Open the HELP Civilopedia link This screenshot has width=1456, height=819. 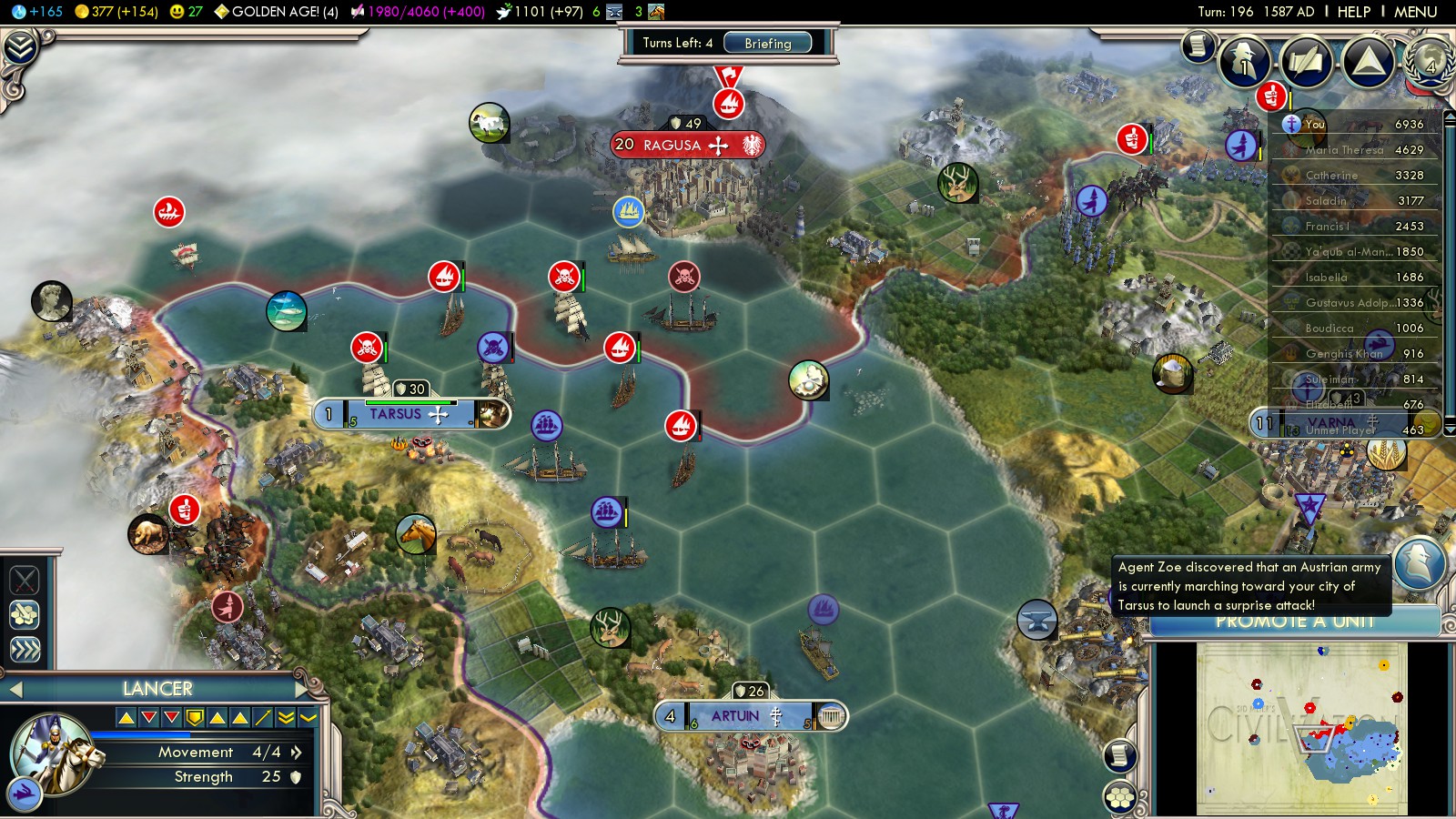coord(1353,12)
